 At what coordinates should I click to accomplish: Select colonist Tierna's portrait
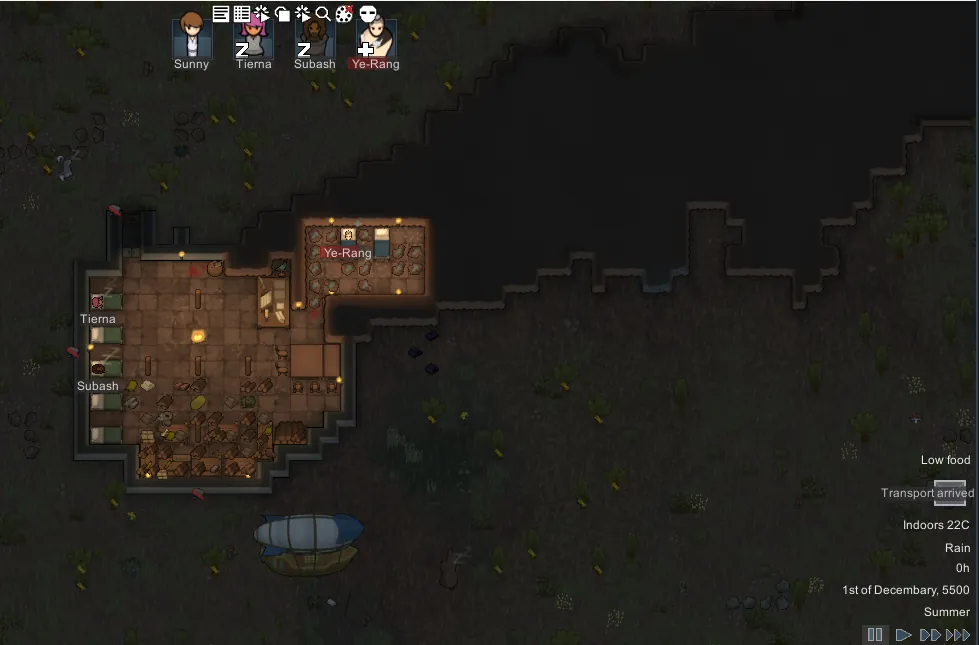(x=253, y=38)
